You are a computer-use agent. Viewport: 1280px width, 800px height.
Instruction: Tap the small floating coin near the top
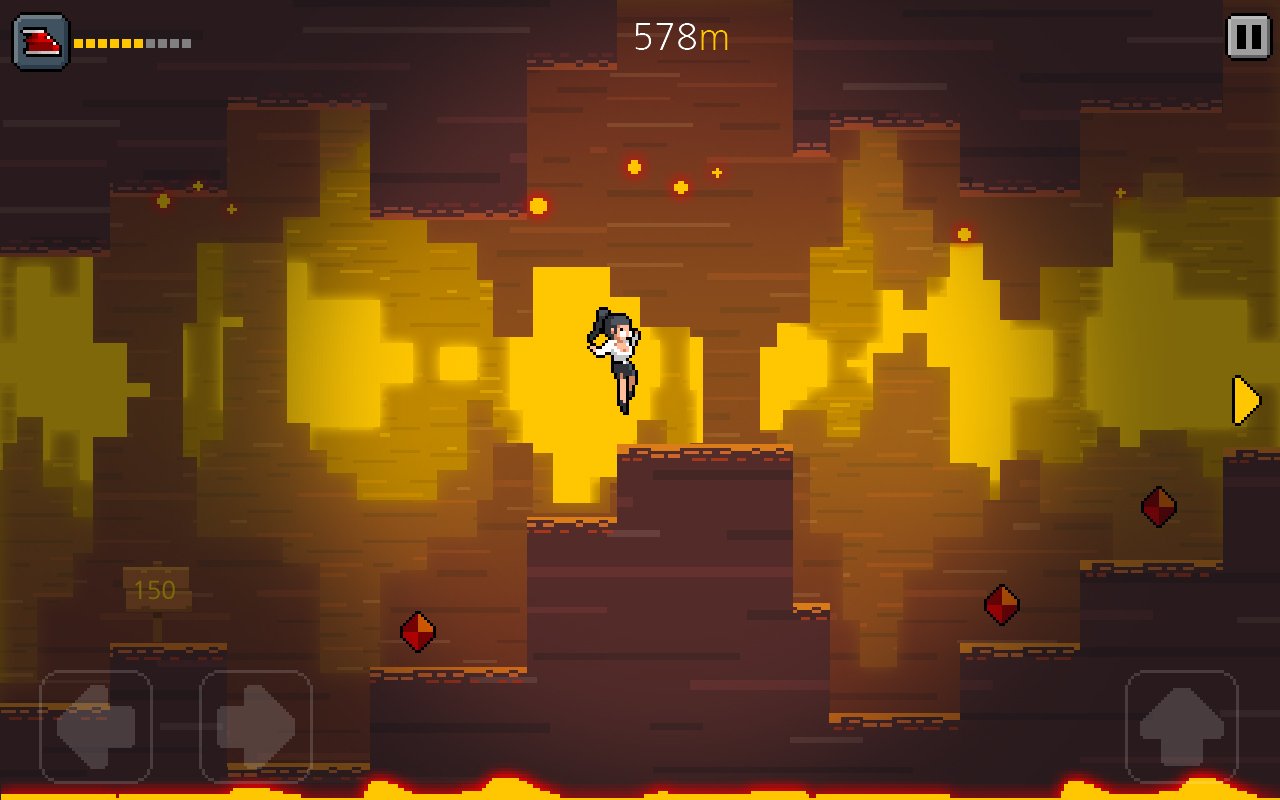tap(680, 188)
